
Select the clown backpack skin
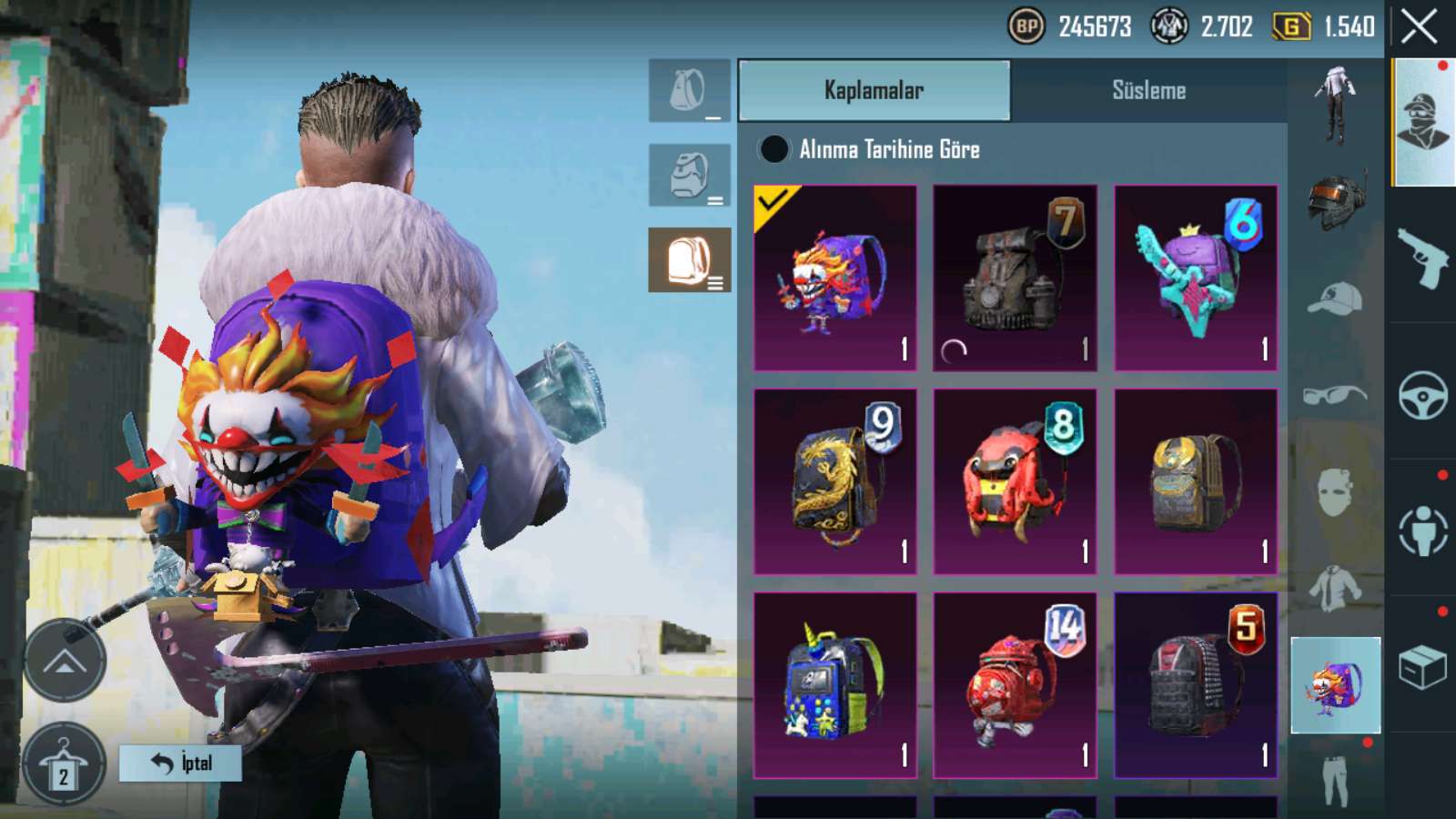click(835, 278)
